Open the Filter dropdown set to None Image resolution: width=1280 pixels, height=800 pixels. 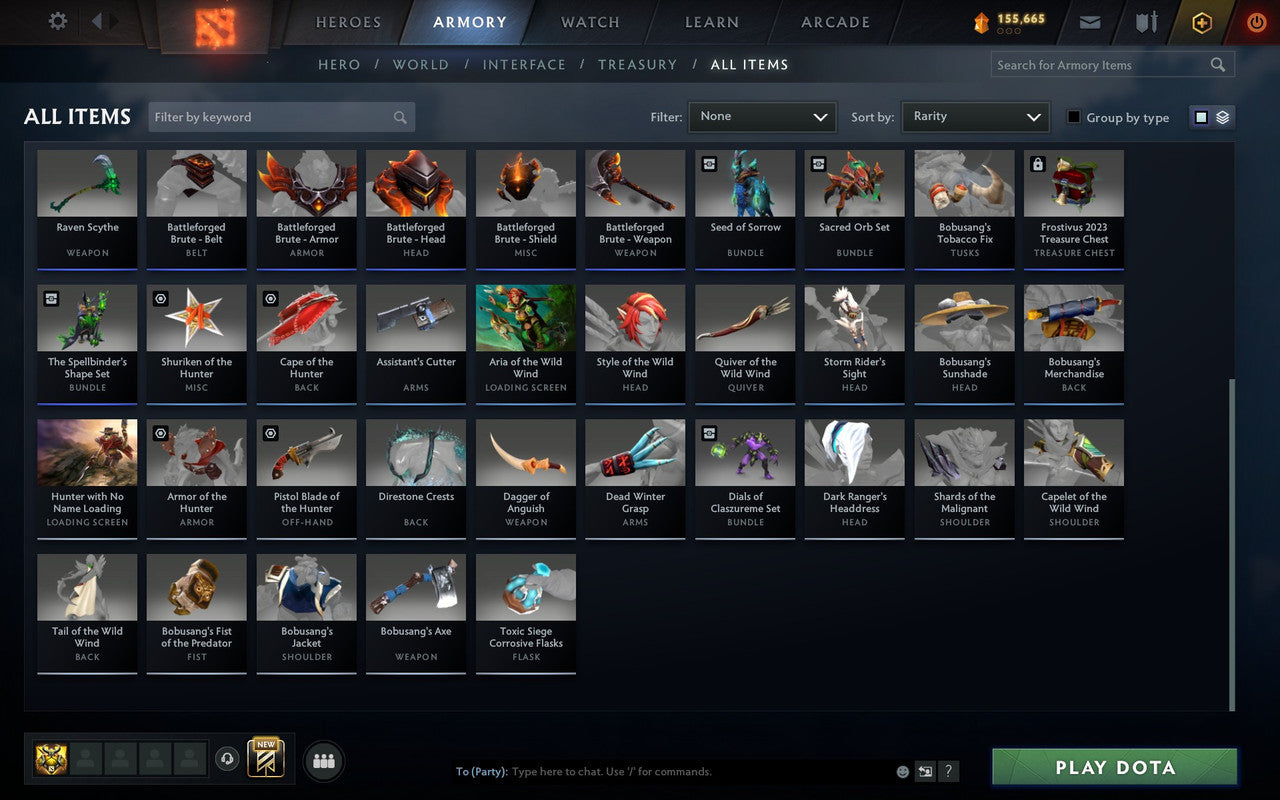click(762, 116)
